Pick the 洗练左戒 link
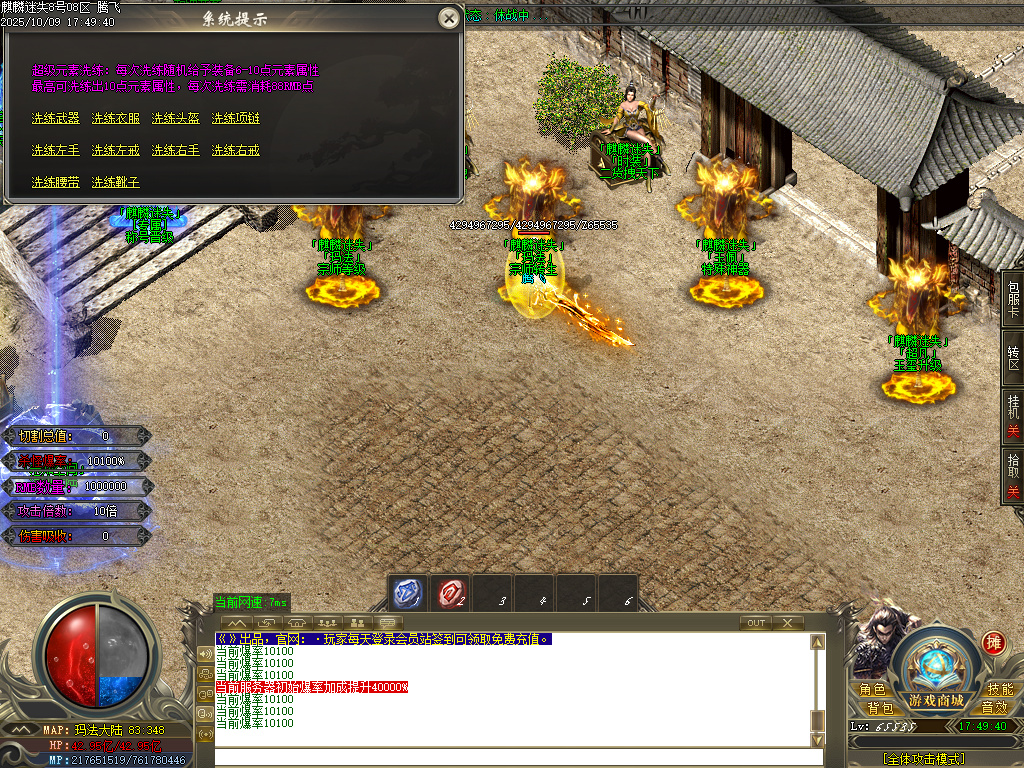 [x=116, y=150]
